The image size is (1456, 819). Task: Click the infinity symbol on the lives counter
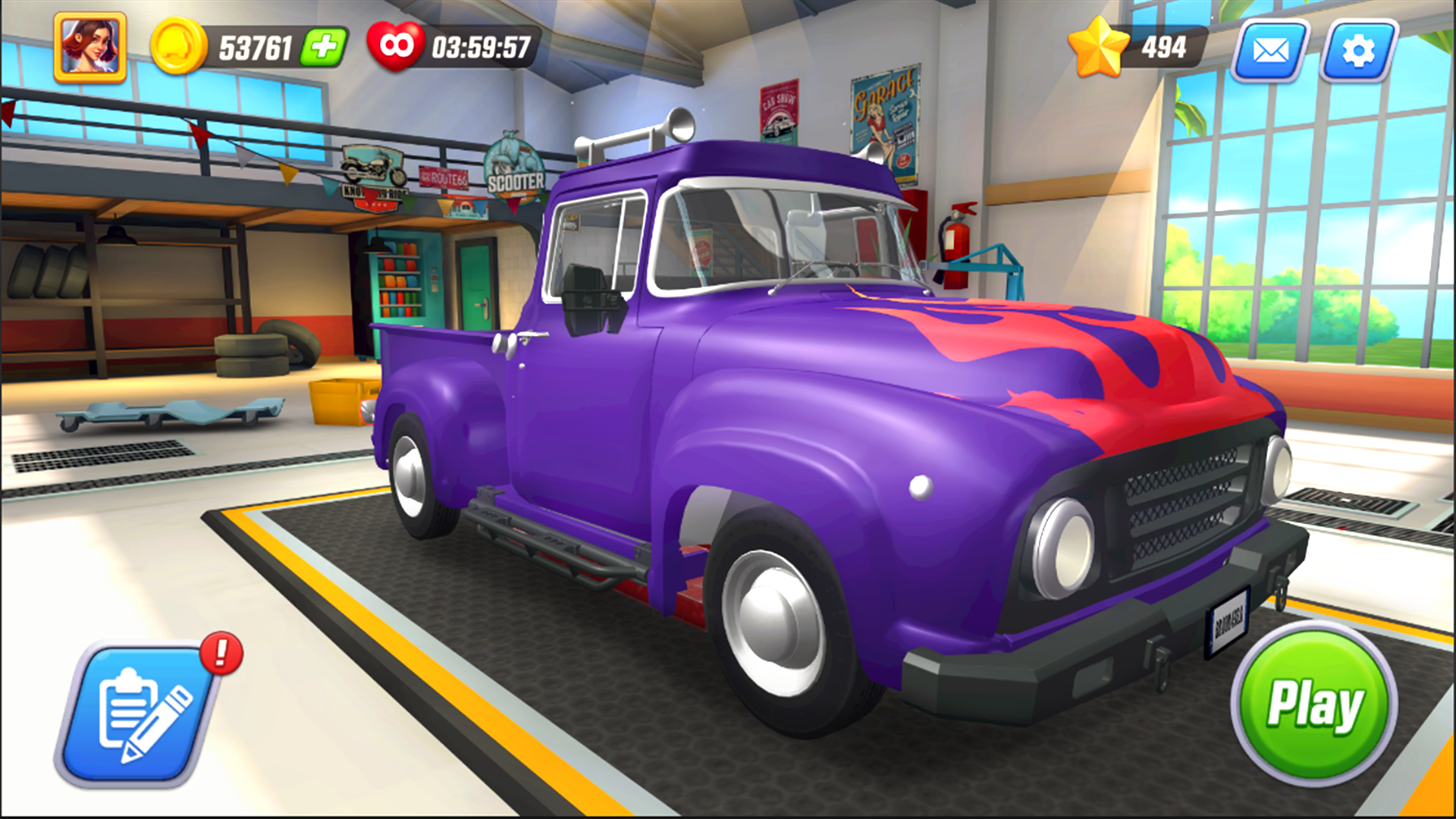[395, 45]
